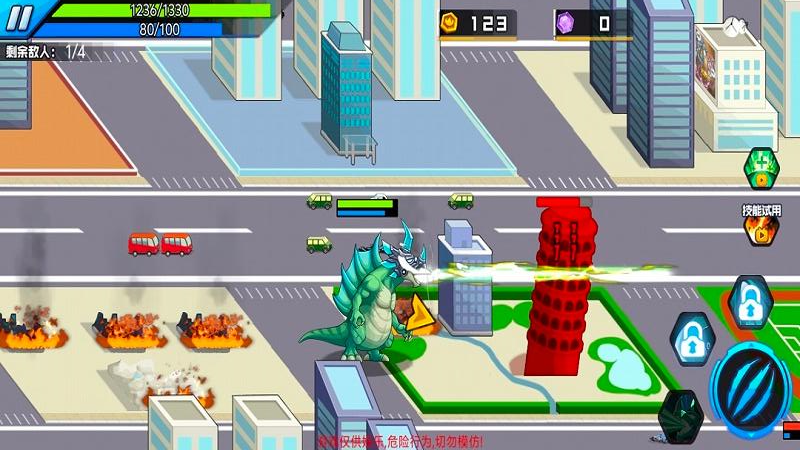Try the fire skill trial video icon
The image size is (800, 450).
click(x=762, y=230)
